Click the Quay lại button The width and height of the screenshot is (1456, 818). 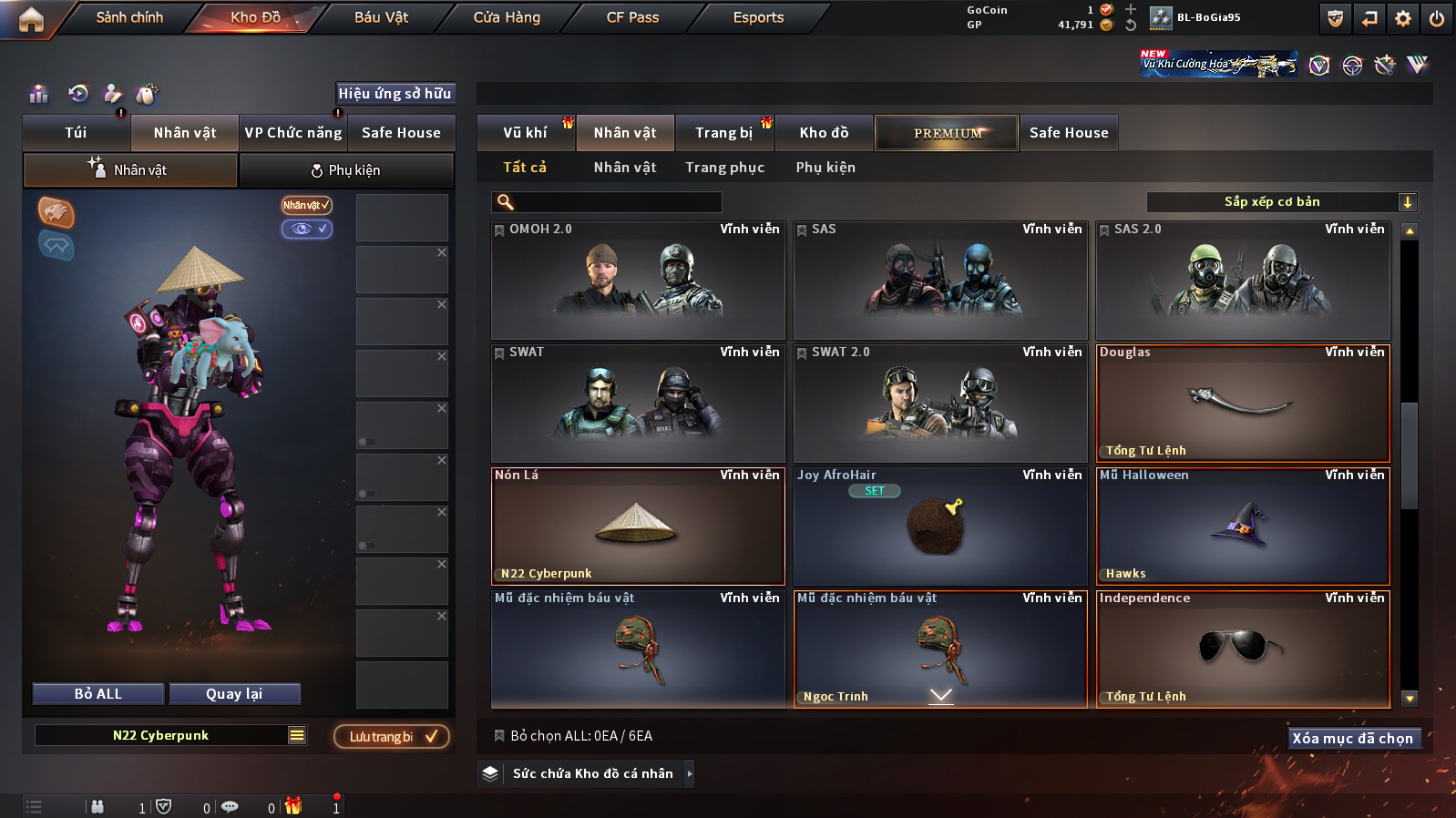234,694
